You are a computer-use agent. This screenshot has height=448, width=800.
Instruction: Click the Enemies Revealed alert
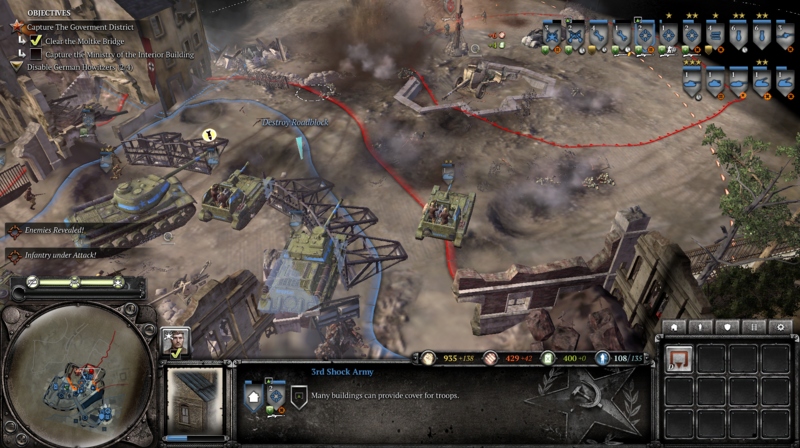tap(56, 230)
